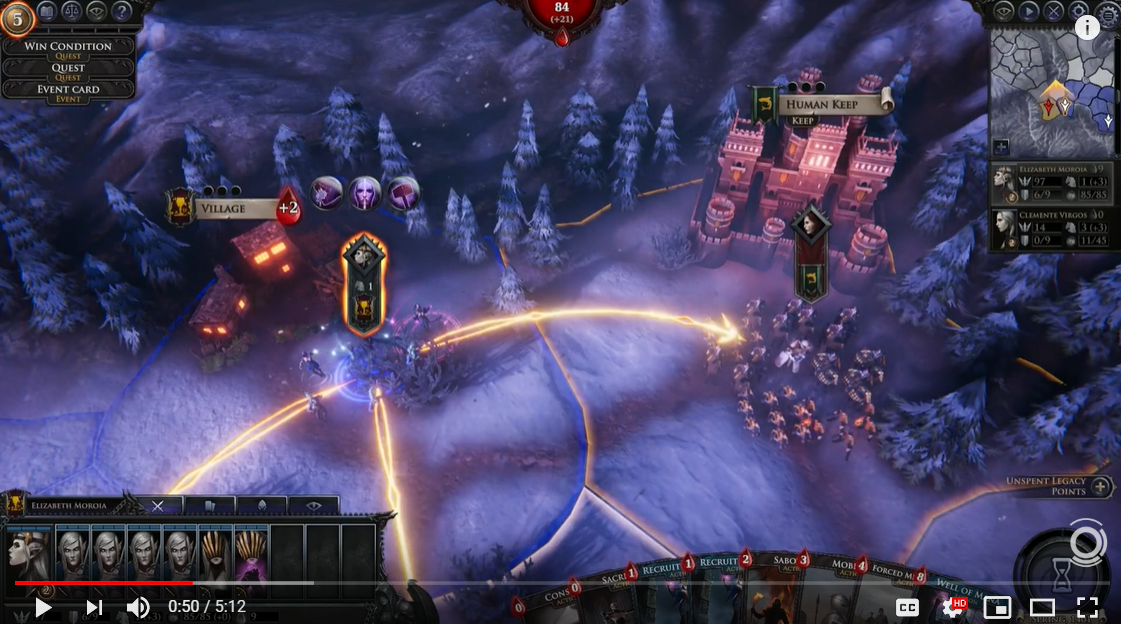Image resolution: width=1121 pixels, height=624 pixels.
Task: Expand the minimap with the plus button
Action: coord(1002,146)
